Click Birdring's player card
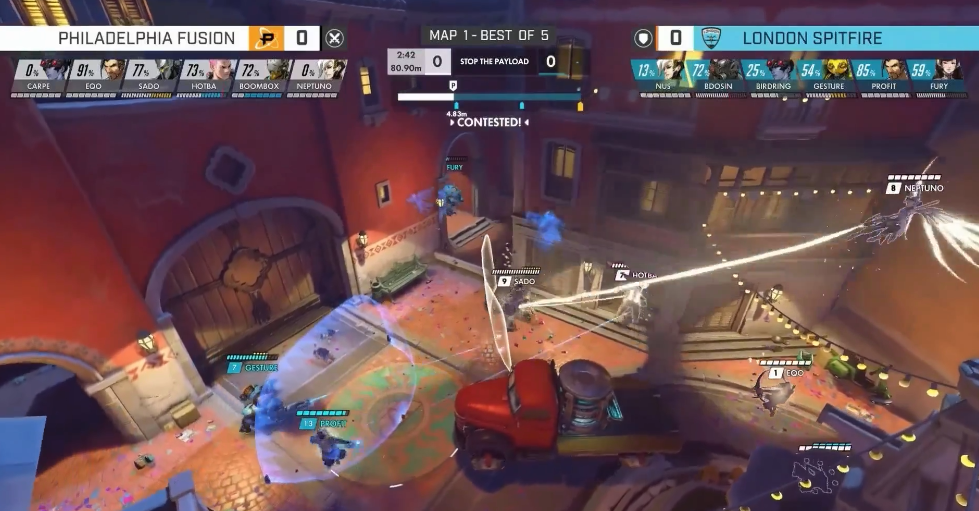Viewport: 979px width, 511px height. (770, 75)
